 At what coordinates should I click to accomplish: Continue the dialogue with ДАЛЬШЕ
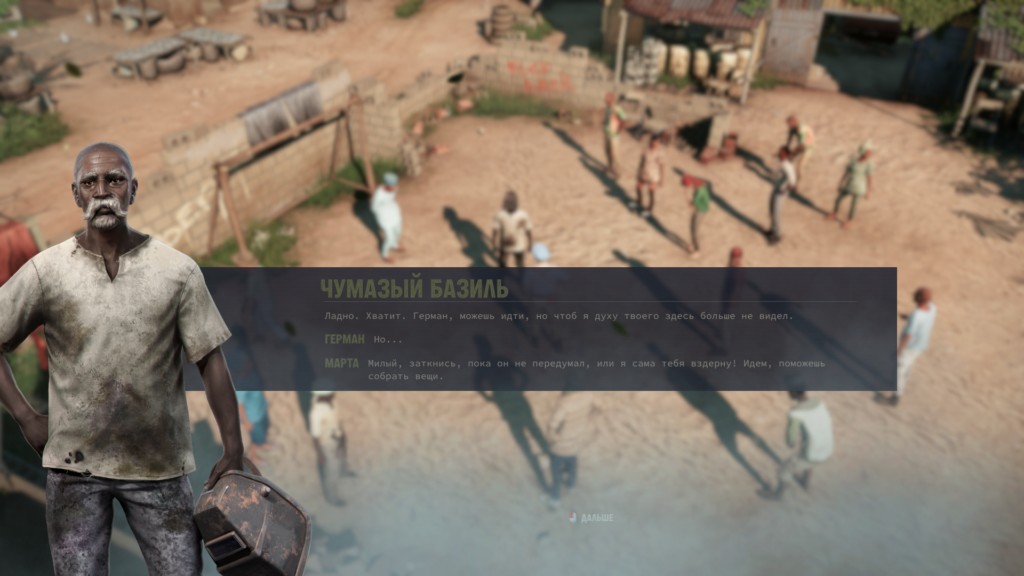[x=592, y=518]
